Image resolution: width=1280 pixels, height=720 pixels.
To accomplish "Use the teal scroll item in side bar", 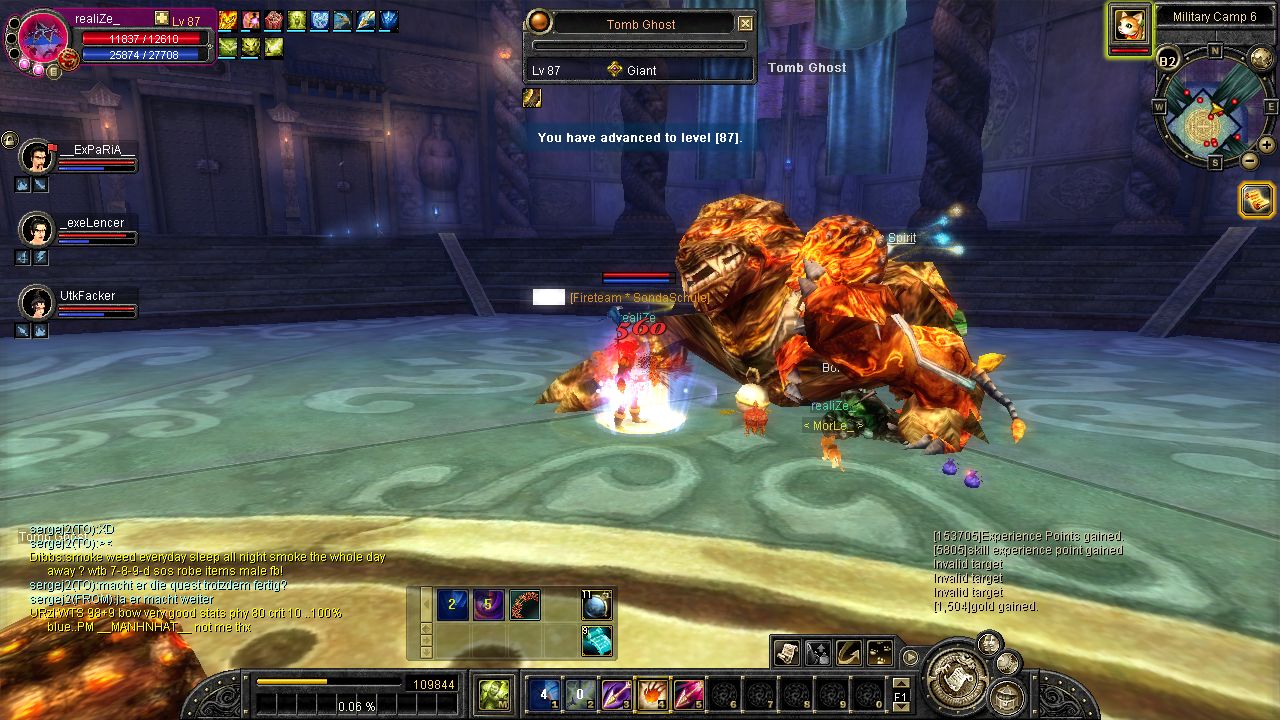I will 597,640.
